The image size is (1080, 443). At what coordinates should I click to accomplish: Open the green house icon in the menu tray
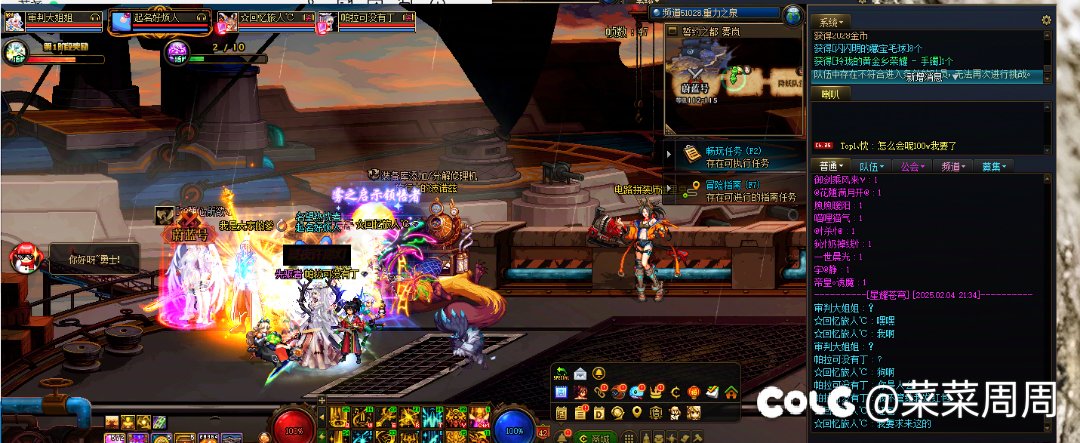coord(731,391)
